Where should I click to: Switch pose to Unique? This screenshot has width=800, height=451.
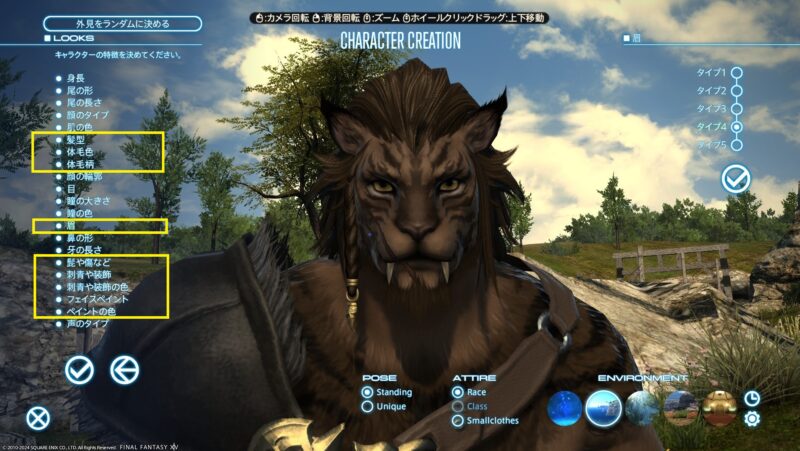(x=368, y=406)
